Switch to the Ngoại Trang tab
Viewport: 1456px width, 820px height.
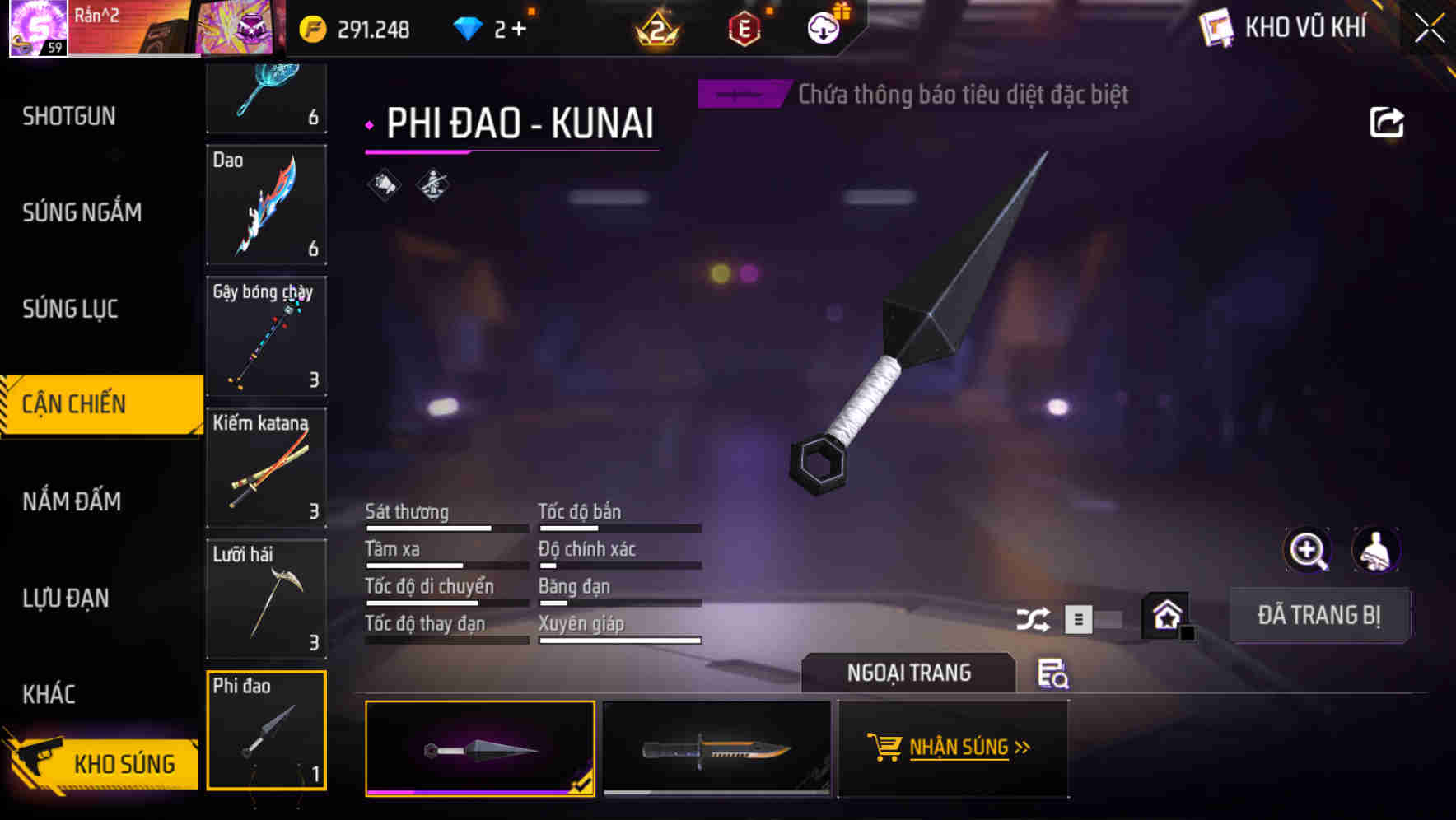[909, 673]
